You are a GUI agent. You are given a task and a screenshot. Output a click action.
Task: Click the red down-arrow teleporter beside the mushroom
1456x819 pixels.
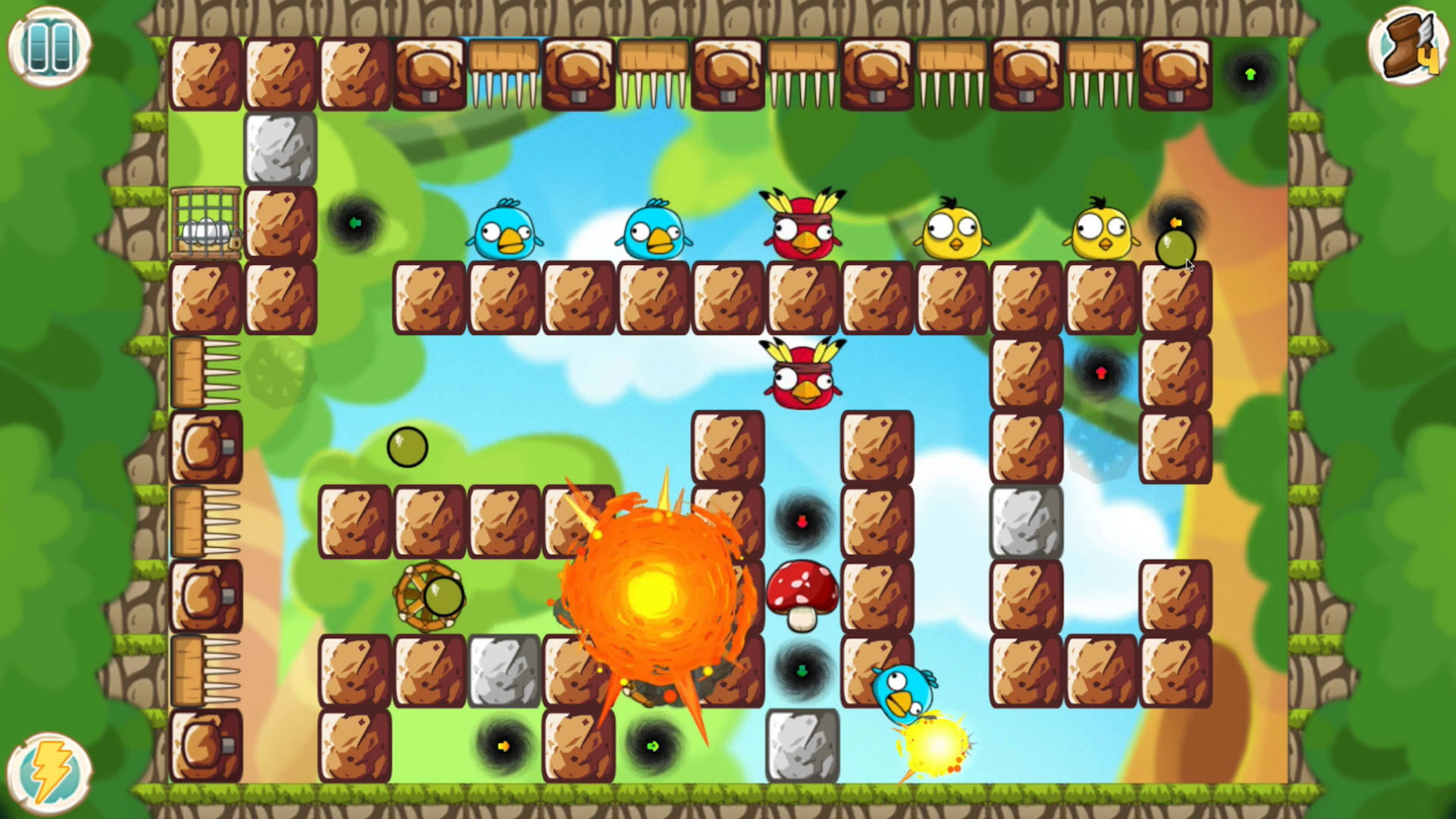pos(802,519)
